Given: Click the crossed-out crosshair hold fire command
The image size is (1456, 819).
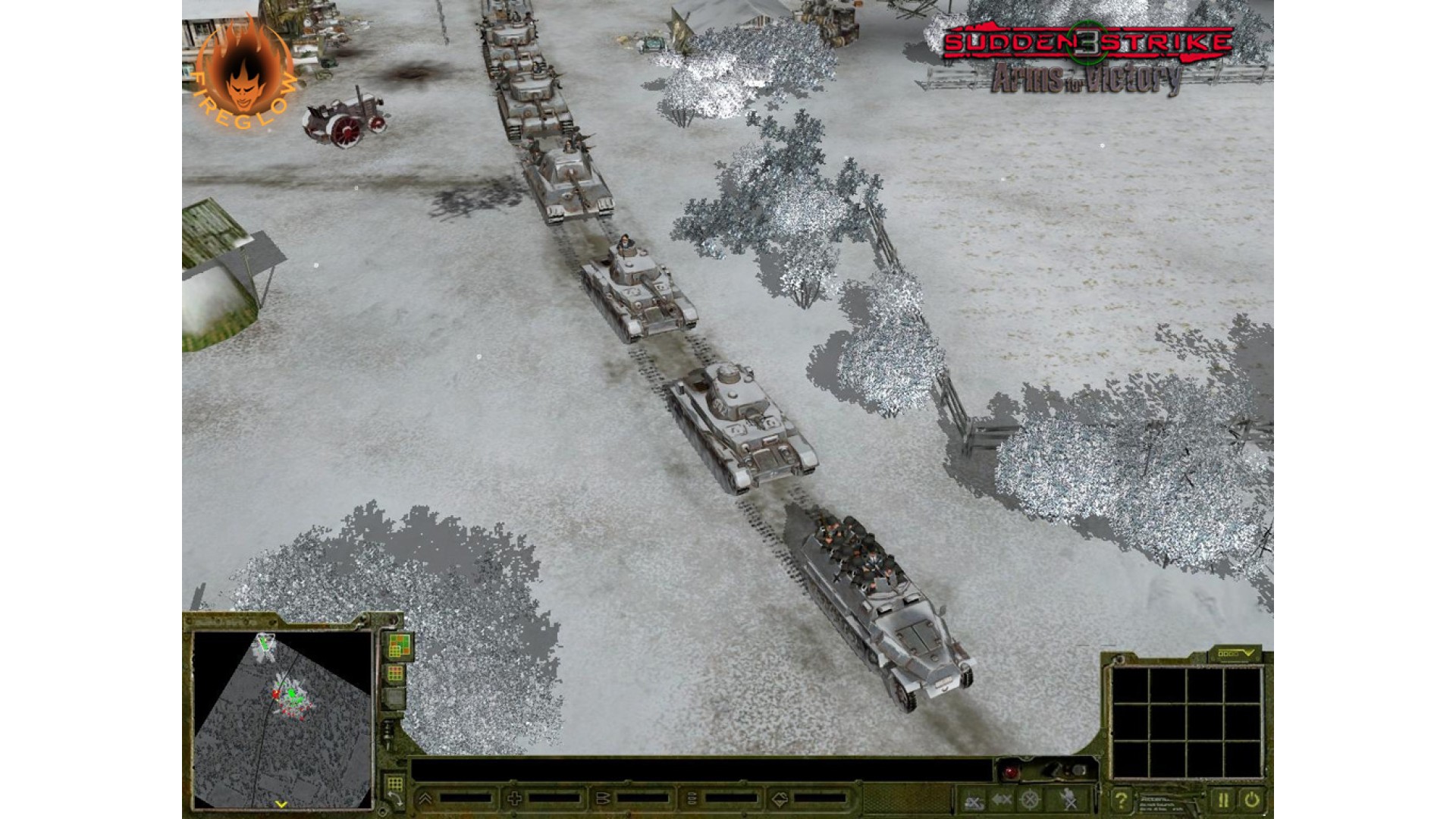Looking at the screenshot, I should [x=1029, y=799].
